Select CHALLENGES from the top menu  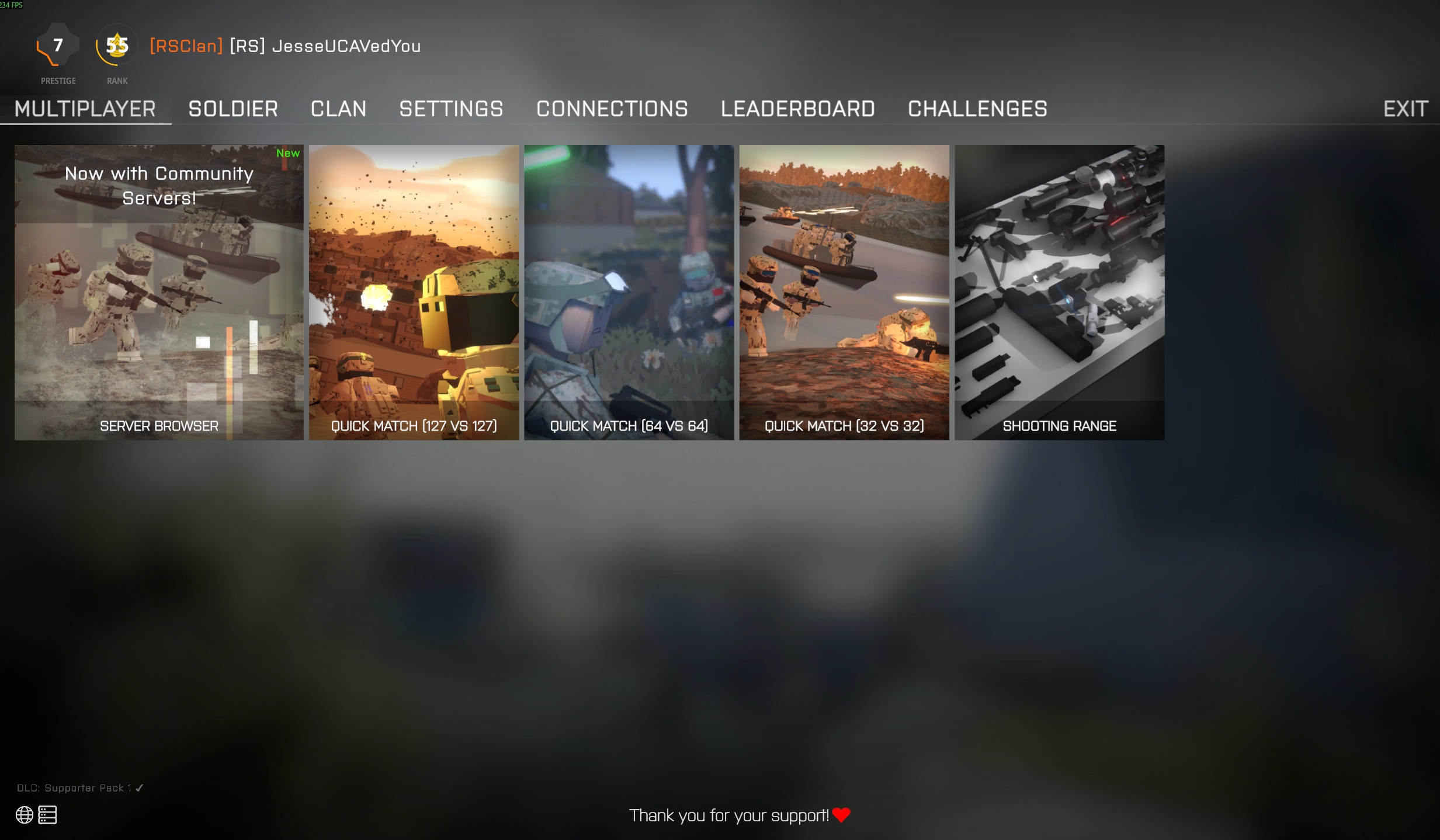976,109
